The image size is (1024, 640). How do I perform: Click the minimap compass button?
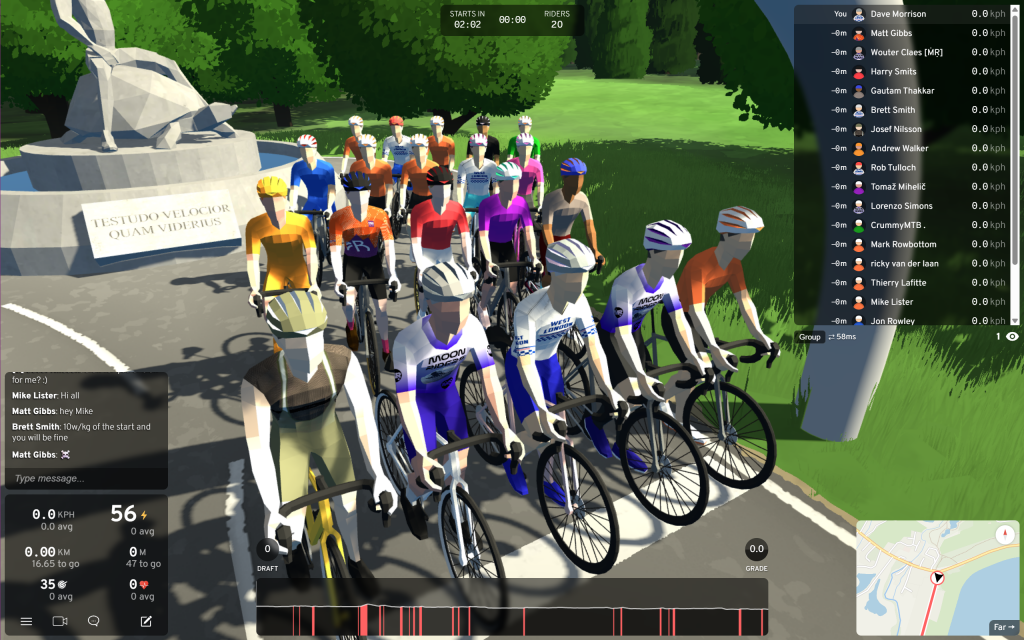click(1004, 535)
